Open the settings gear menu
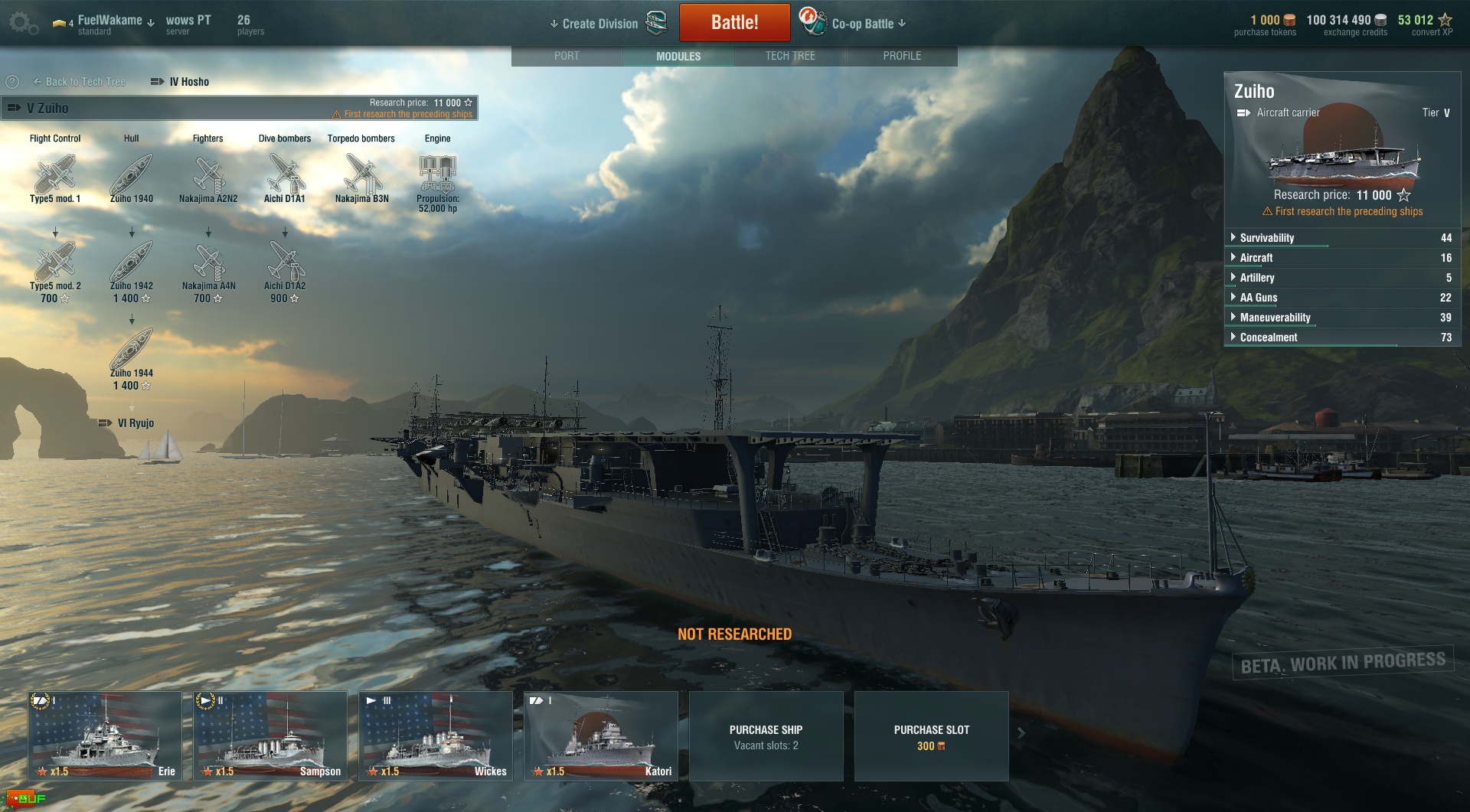 [x=22, y=24]
